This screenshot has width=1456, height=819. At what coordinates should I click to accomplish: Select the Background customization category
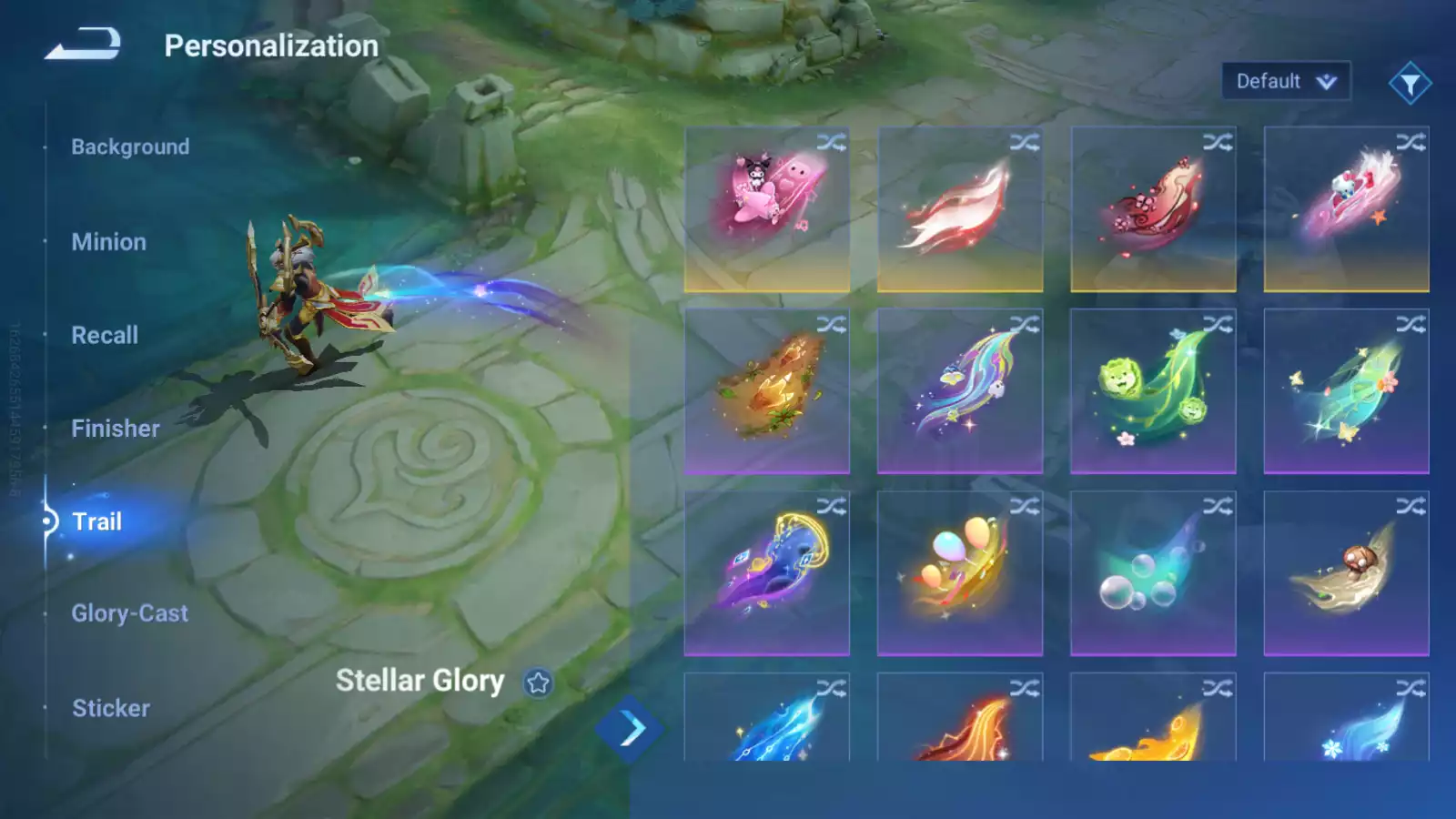point(131,147)
